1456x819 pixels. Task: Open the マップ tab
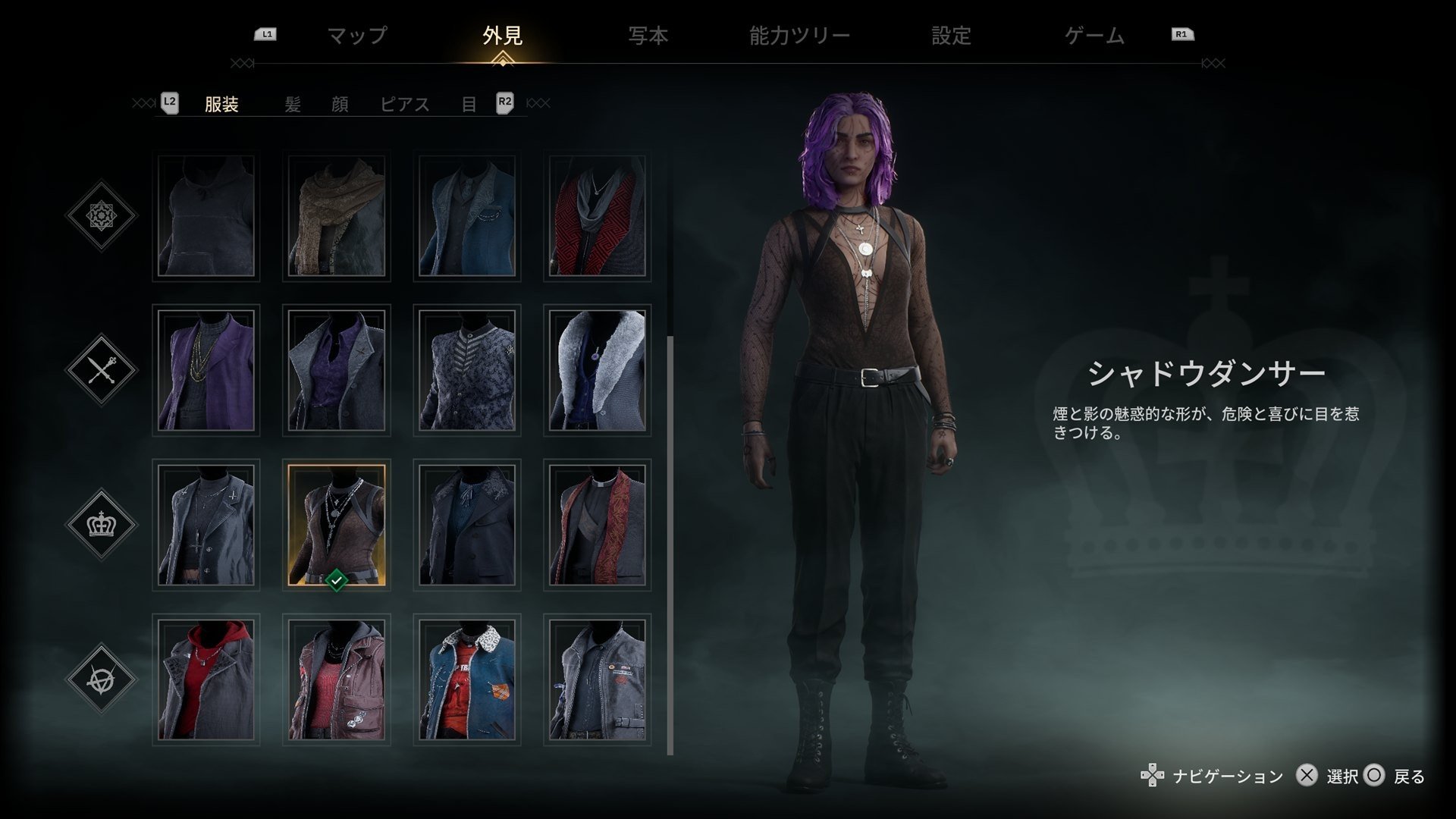point(357,36)
